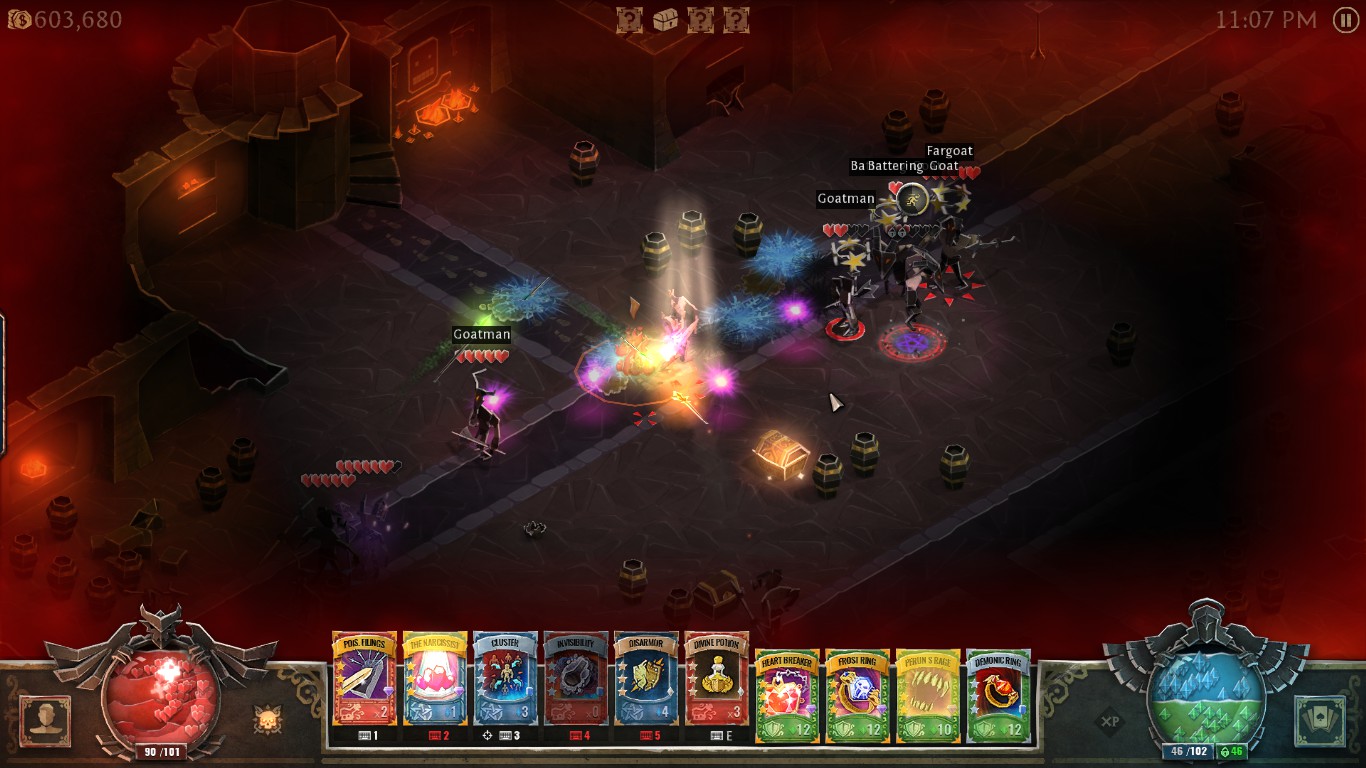
Task: Click the first mystery question-mark box
Action: [x=629, y=20]
